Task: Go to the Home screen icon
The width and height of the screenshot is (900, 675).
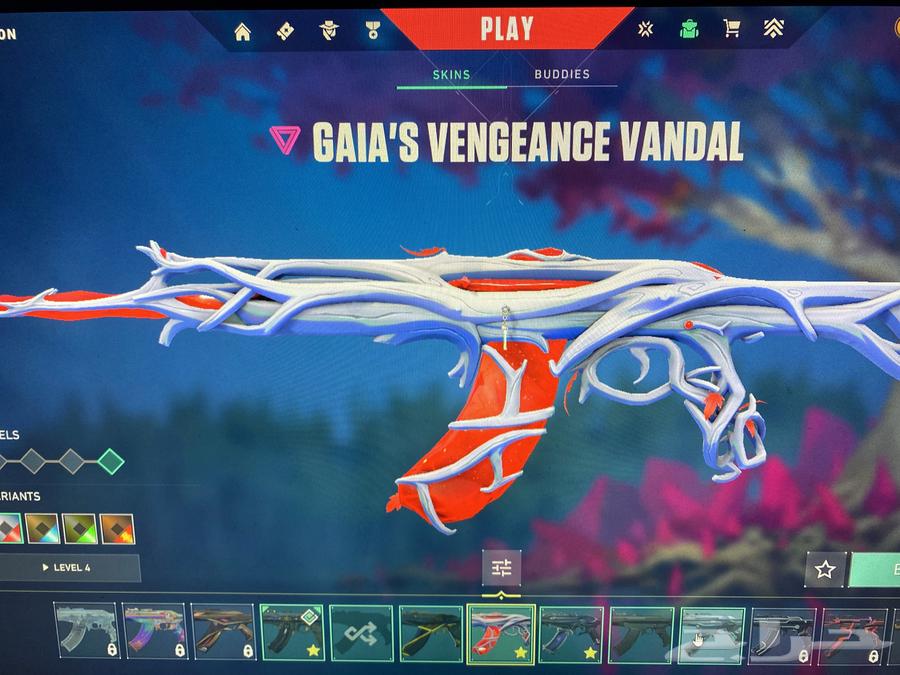Action: [x=242, y=31]
